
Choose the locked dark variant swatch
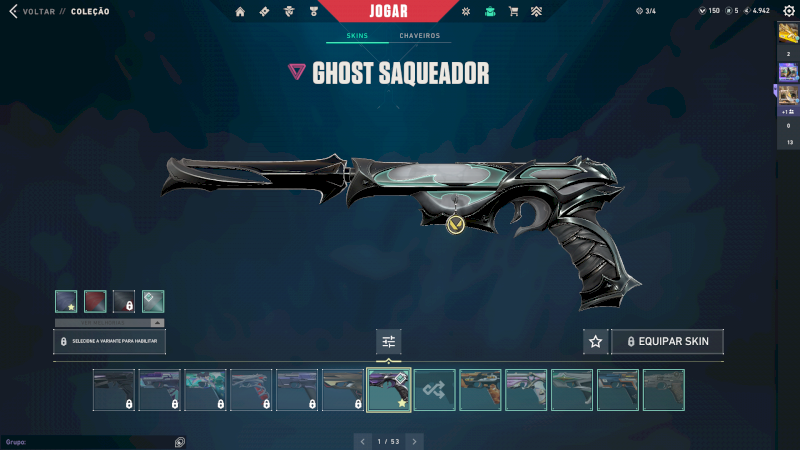124,301
